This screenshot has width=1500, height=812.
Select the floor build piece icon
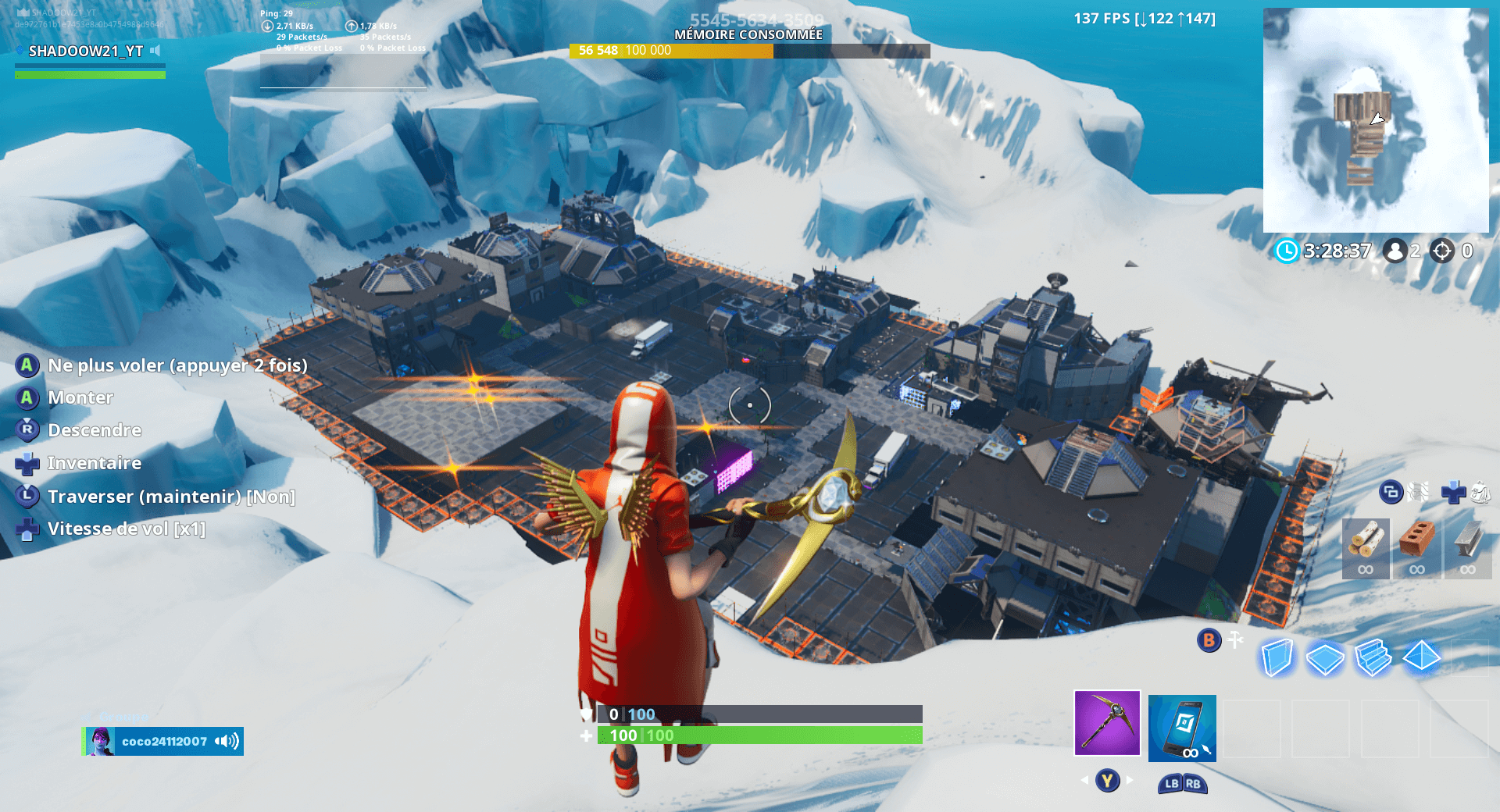point(1326,658)
